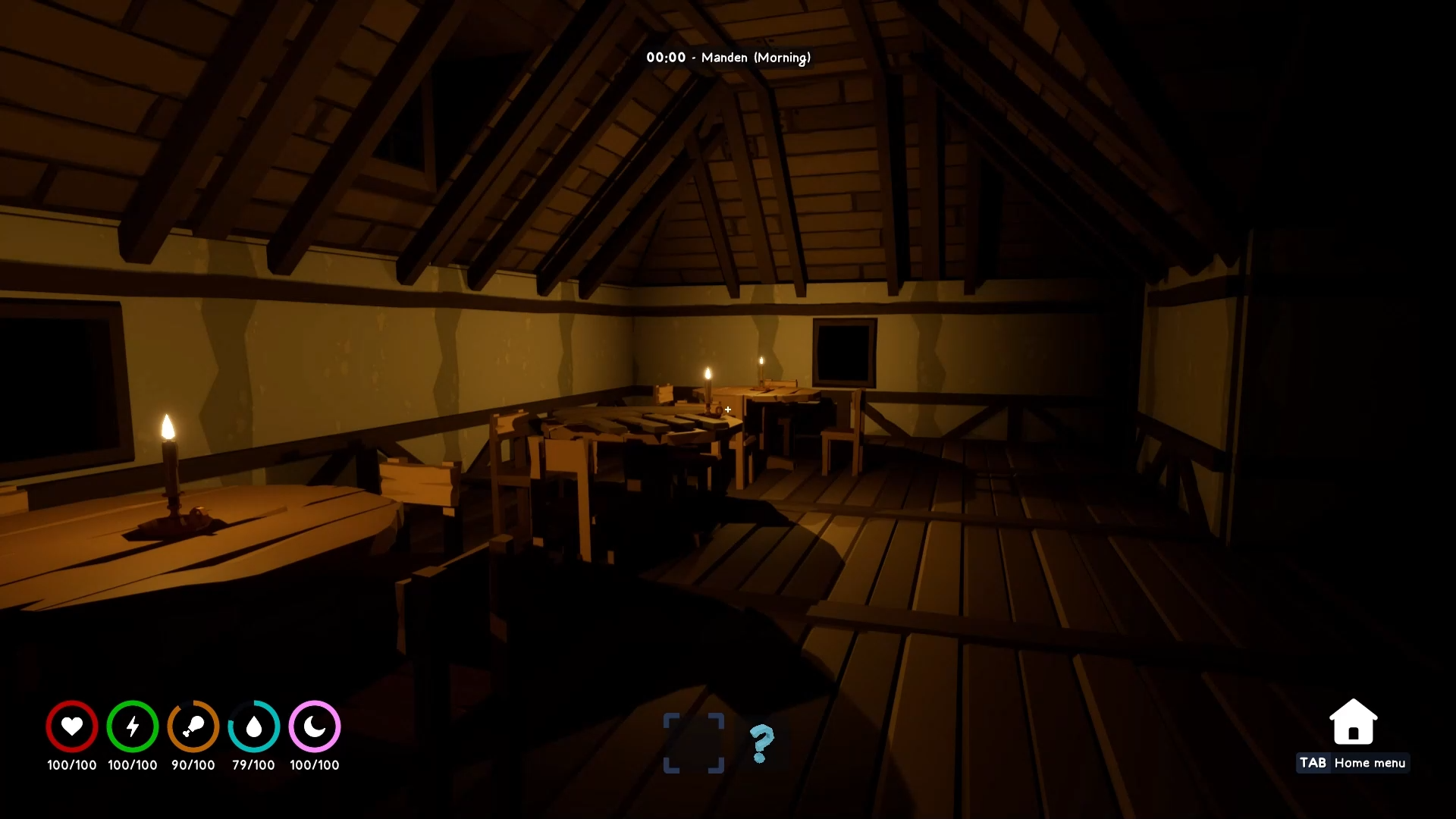Select the pink crescent moon sleep icon
Image resolution: width=1456 pixels, height=819 pixels.
[x=314, y=726]
